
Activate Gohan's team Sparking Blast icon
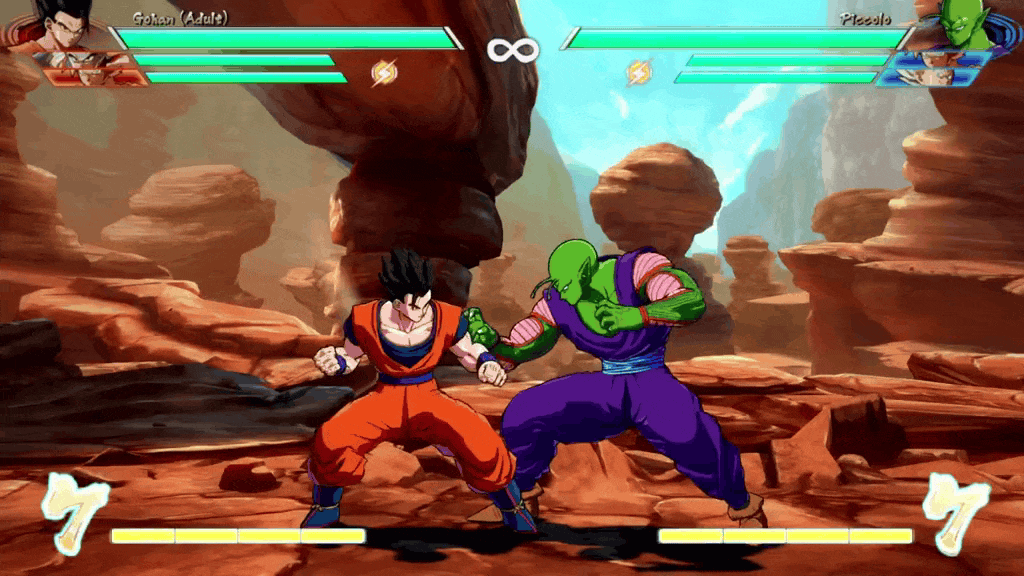[385, 72]
